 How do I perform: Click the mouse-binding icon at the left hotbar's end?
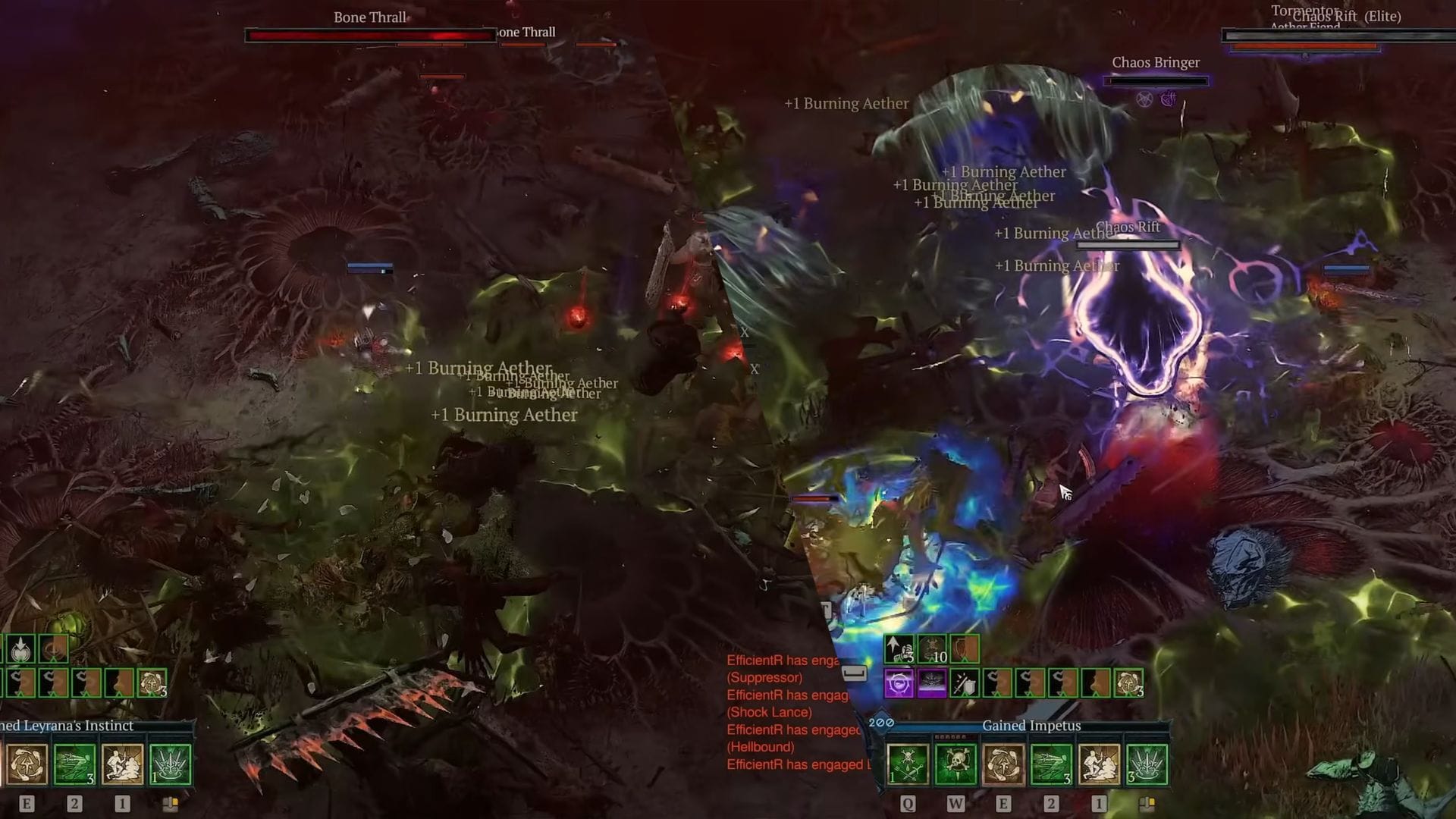[171, 803]
